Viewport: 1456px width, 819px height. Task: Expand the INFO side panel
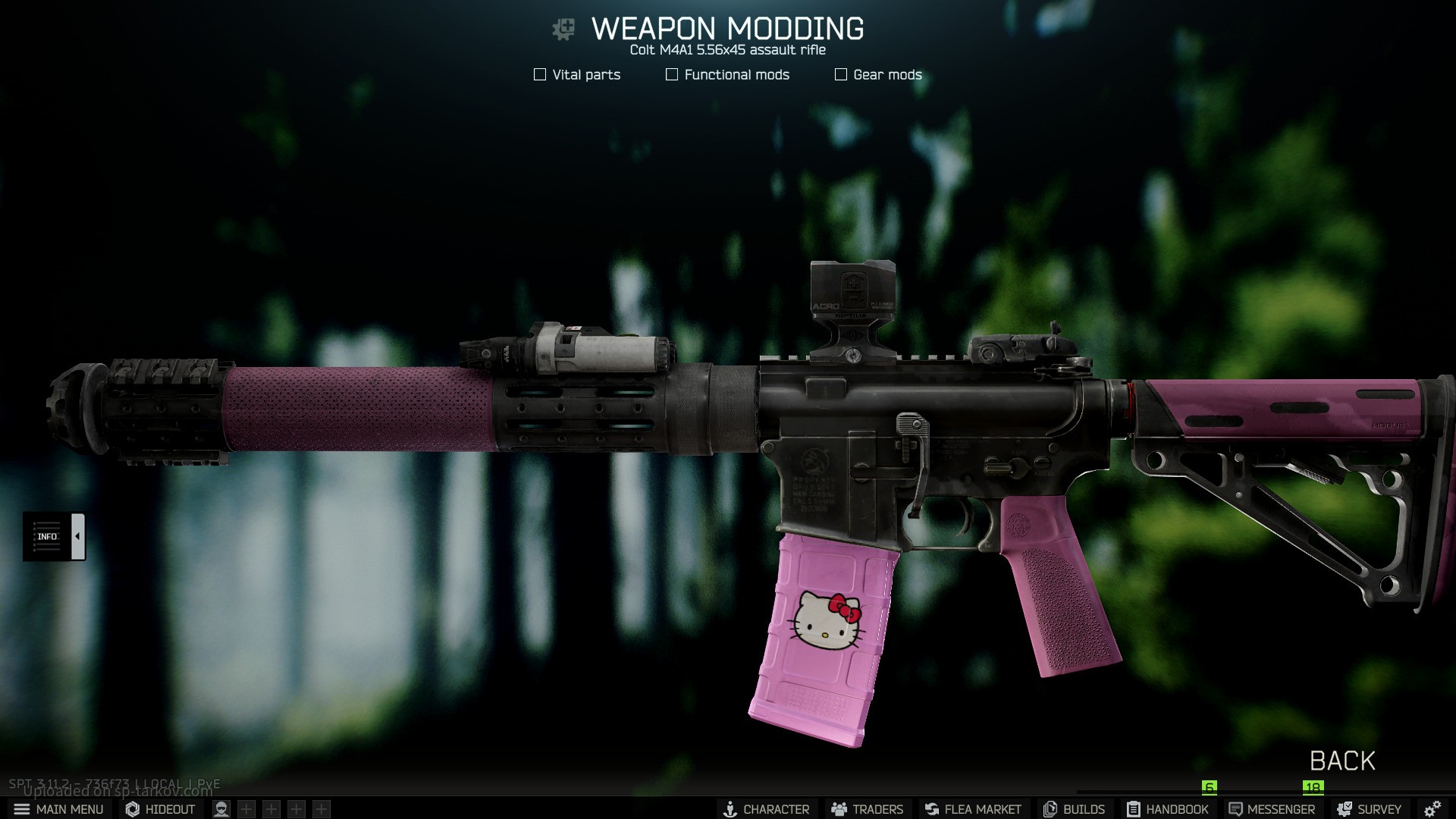(x=54, y=536)
